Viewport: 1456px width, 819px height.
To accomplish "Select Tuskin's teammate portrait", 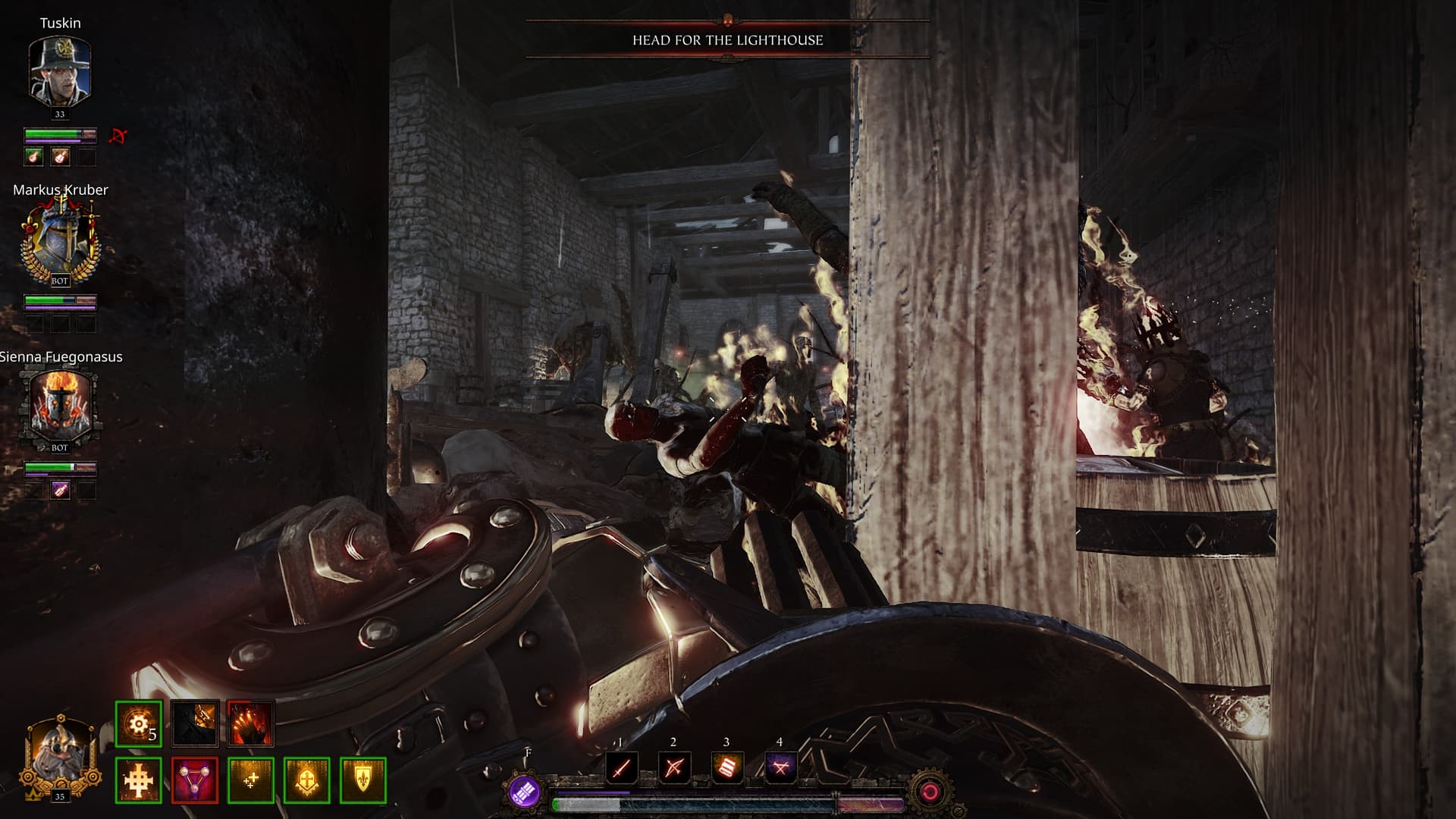I will [x=60, y=71].
